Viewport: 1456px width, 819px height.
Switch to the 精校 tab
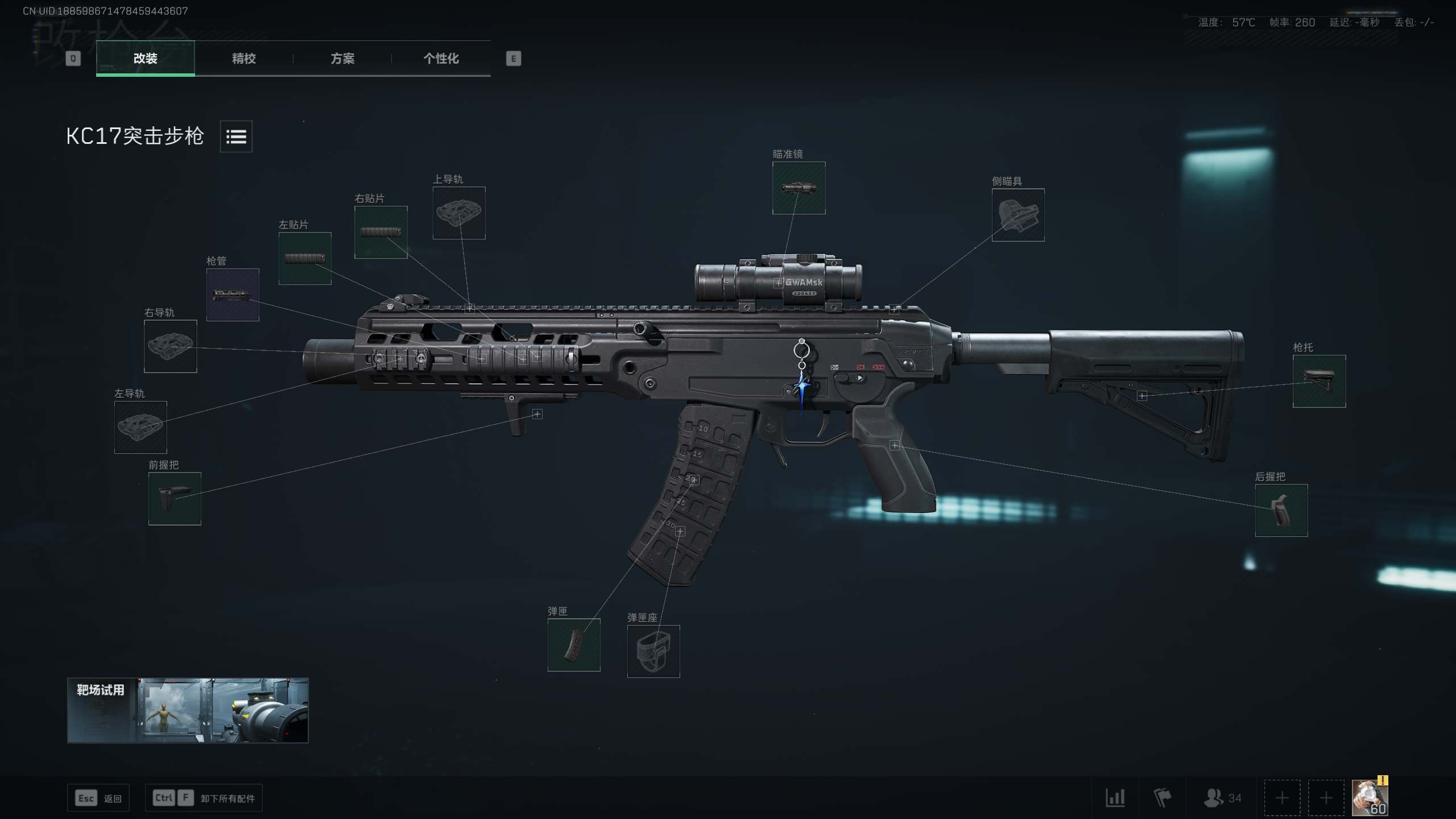(x=243, y=59)
